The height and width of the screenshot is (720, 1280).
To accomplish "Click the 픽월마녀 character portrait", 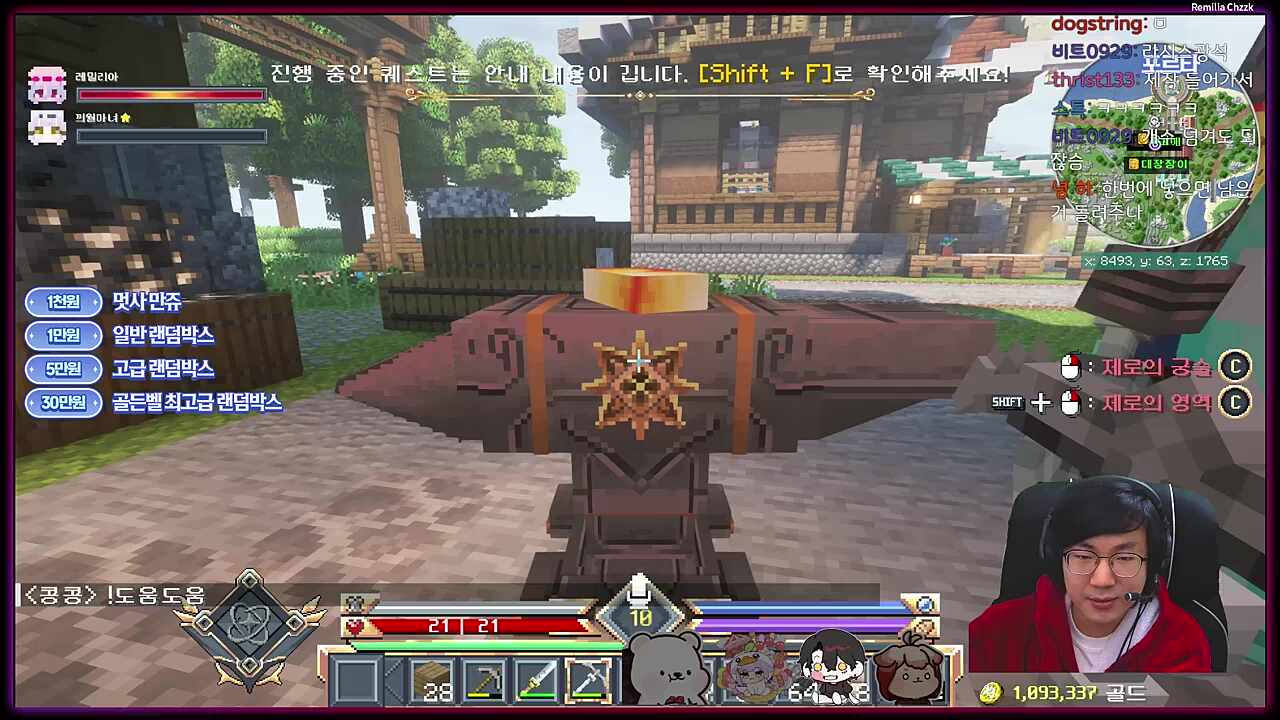I will coord(48,127).
